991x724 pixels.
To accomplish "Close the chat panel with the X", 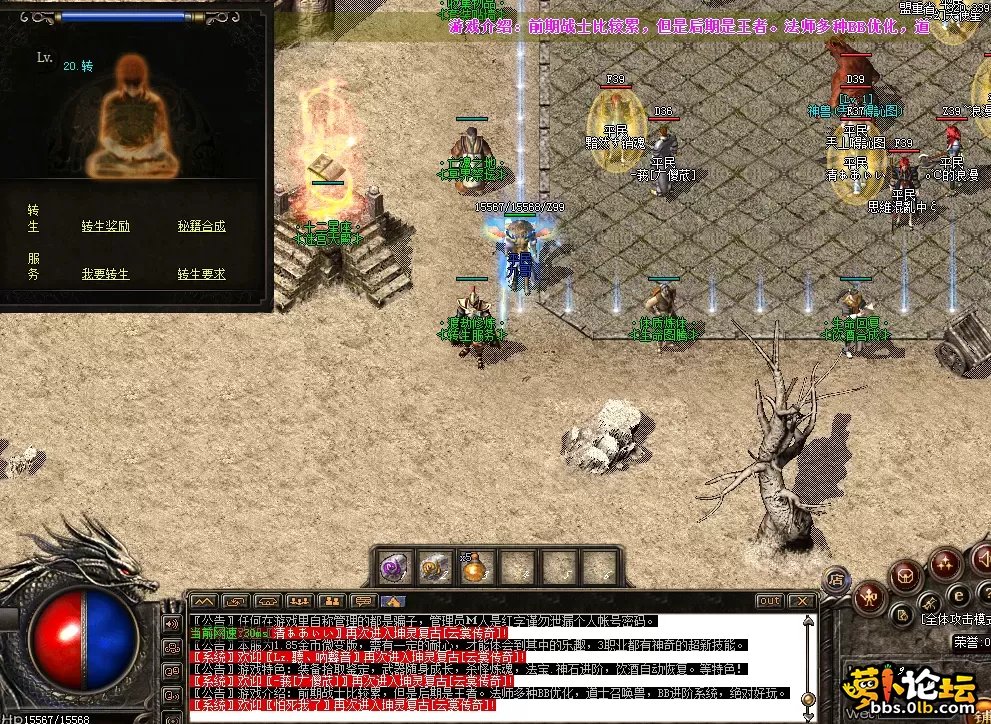I will tap(801, 601).
